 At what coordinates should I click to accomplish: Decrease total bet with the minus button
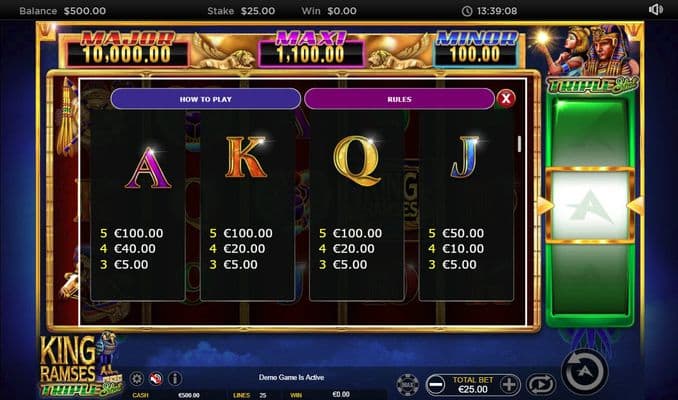(x=435, y=384)
